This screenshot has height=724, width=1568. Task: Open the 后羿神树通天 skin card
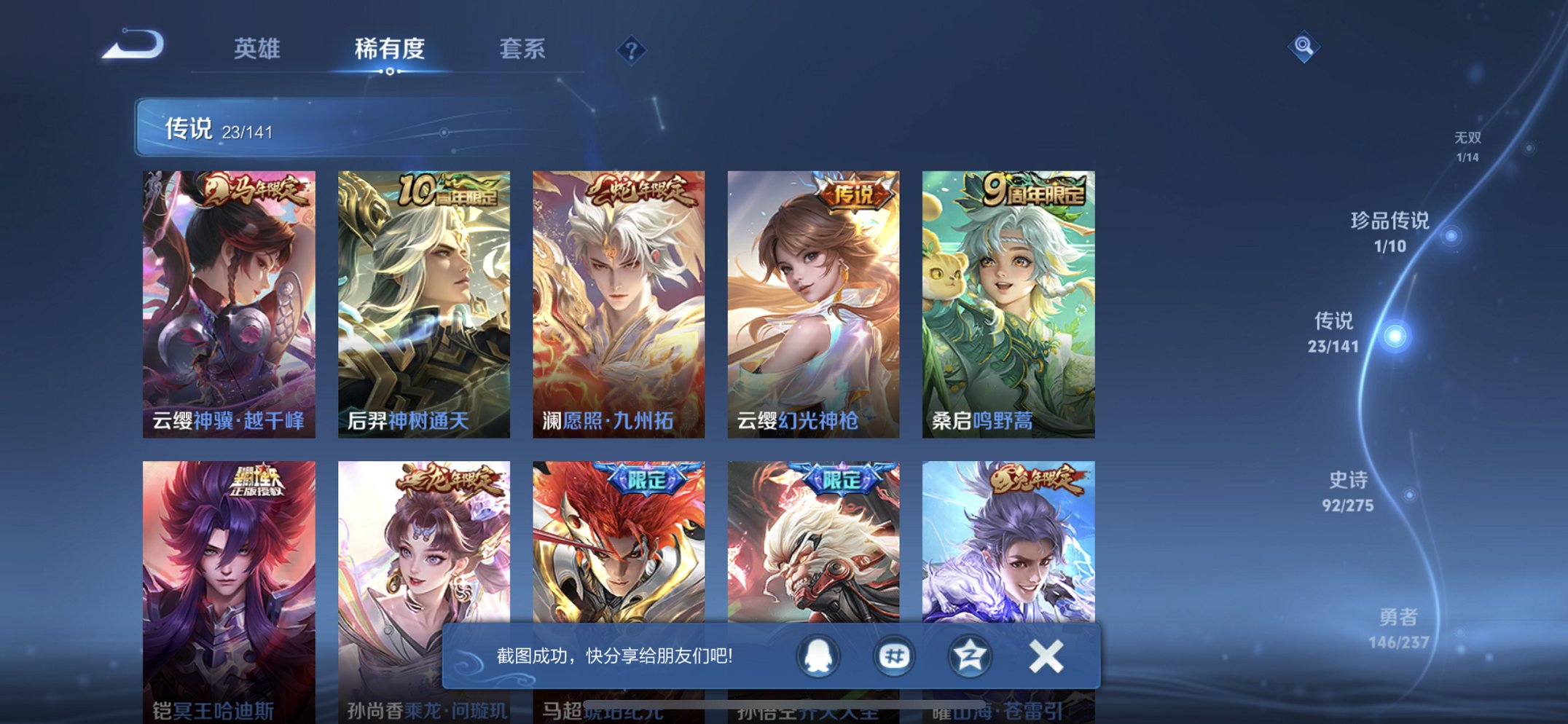click(425, 299)
